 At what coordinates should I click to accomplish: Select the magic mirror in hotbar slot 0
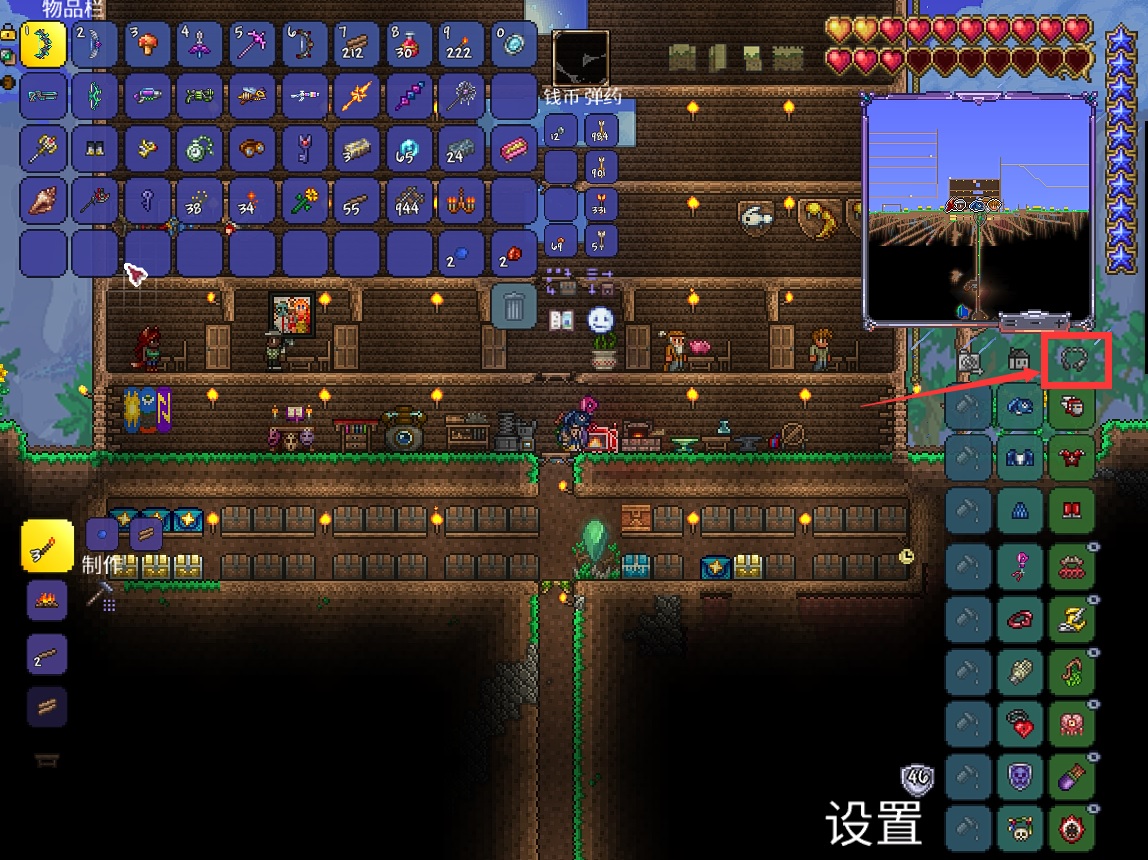tap(513, 45)
